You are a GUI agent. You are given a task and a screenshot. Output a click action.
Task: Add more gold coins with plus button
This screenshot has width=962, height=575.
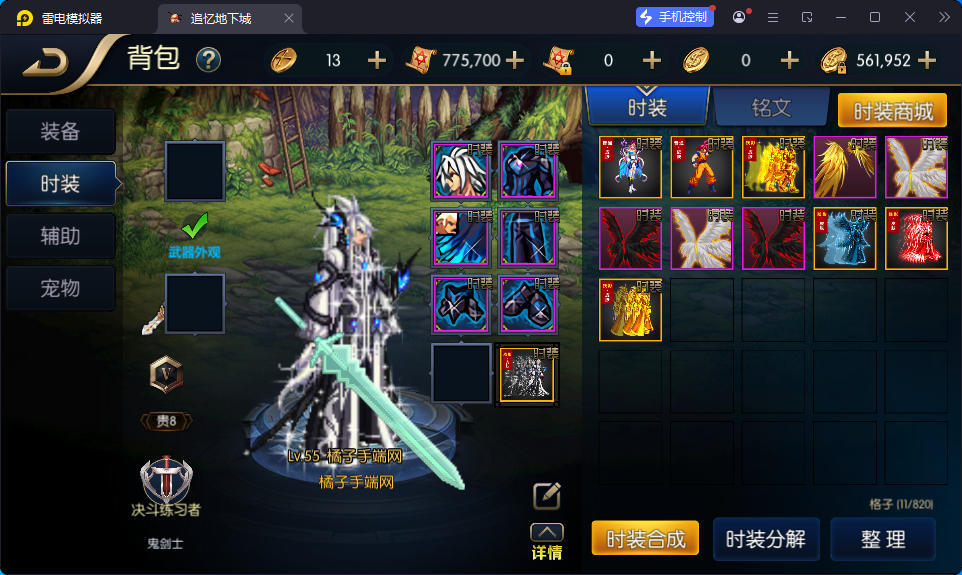(x=927, y=61)
